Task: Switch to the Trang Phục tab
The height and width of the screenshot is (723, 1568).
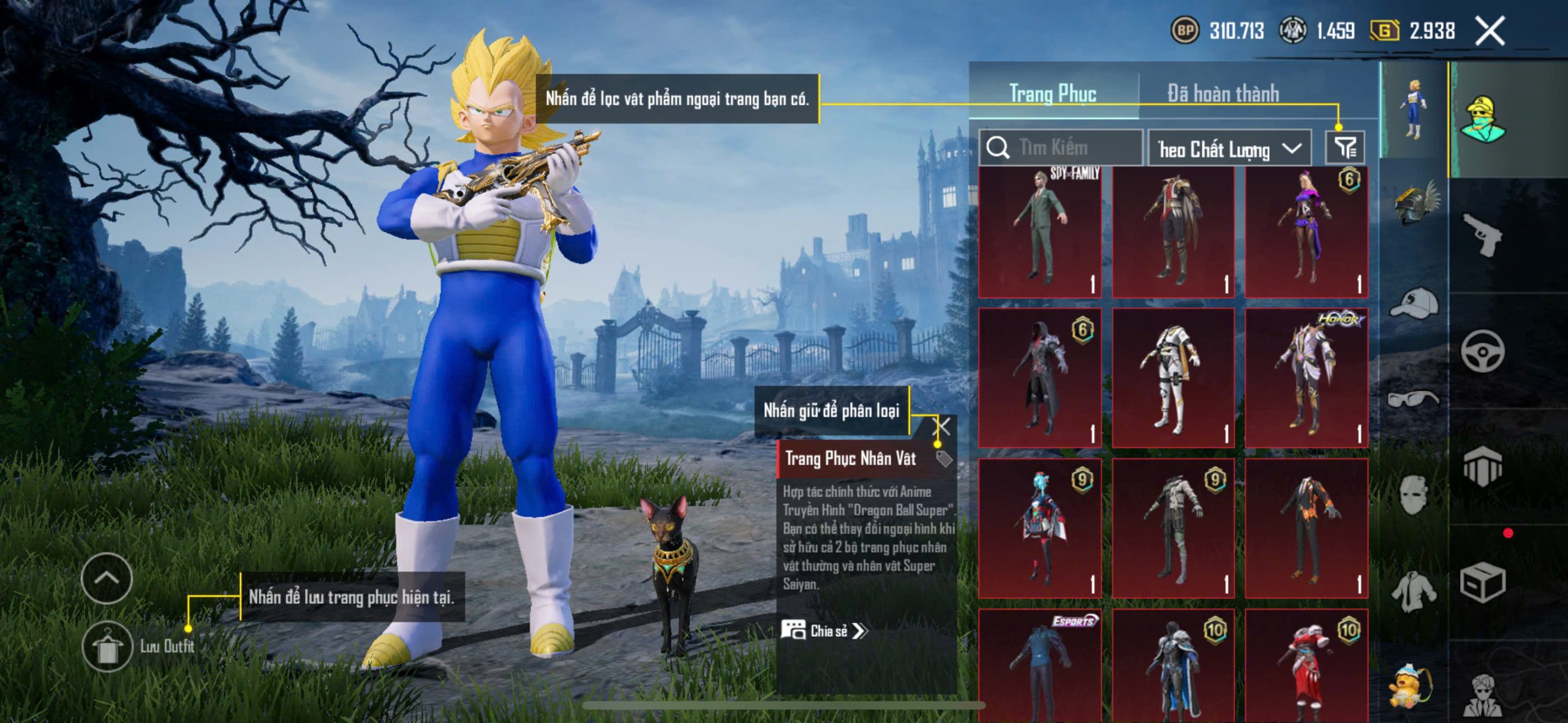Action: pos(1052,94)
